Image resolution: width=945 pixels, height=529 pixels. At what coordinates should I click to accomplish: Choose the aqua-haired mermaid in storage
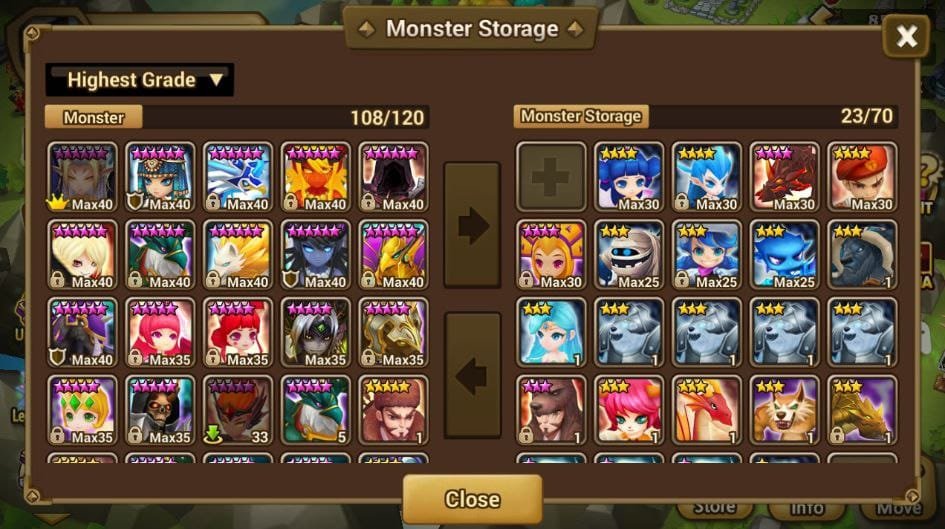[x=551, y=331]
